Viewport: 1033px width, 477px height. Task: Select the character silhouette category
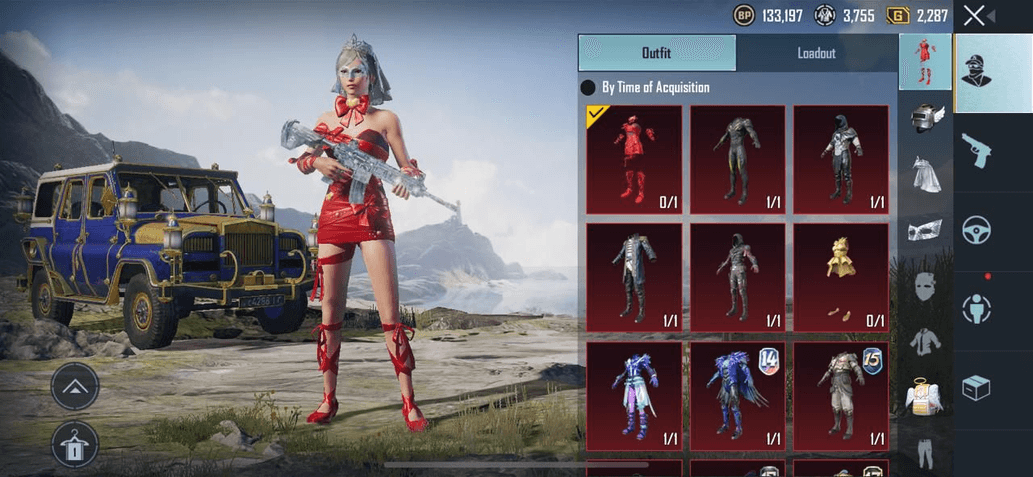pos(976,309)
